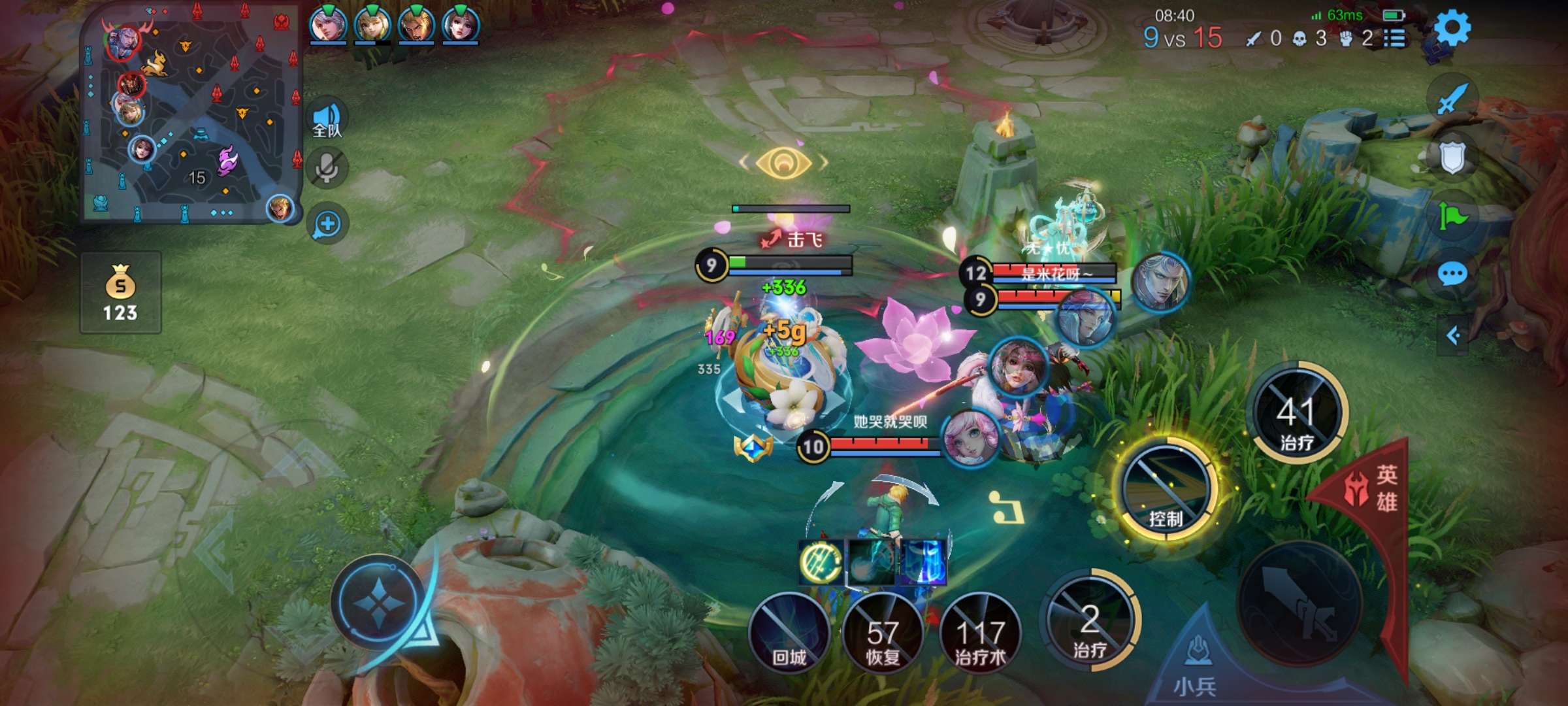Screen dimensions: 1568x706
Task: Move using the virtual joystick
Action: click(x=379, y=603)
